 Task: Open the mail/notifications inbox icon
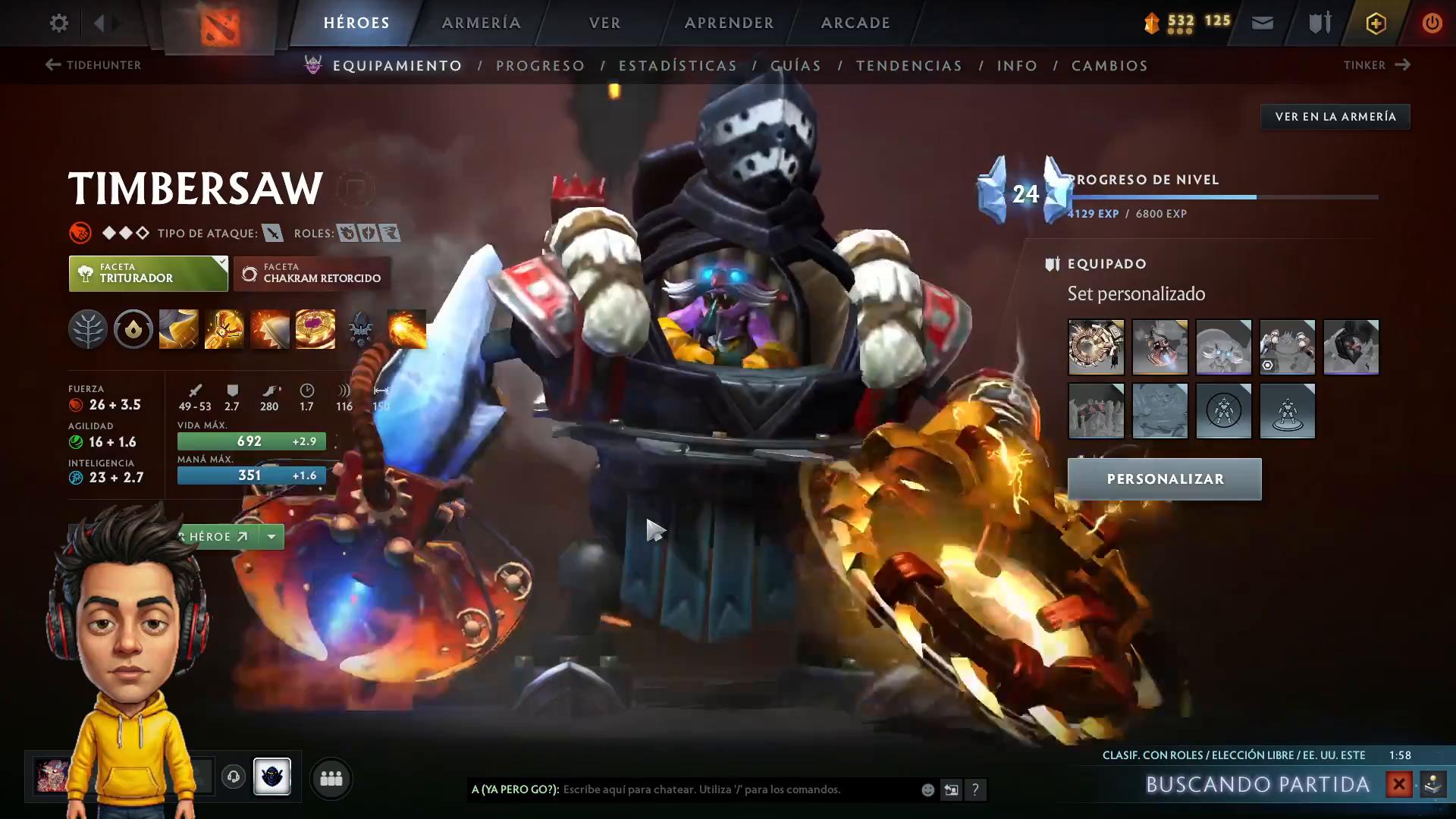(1261, 23)
